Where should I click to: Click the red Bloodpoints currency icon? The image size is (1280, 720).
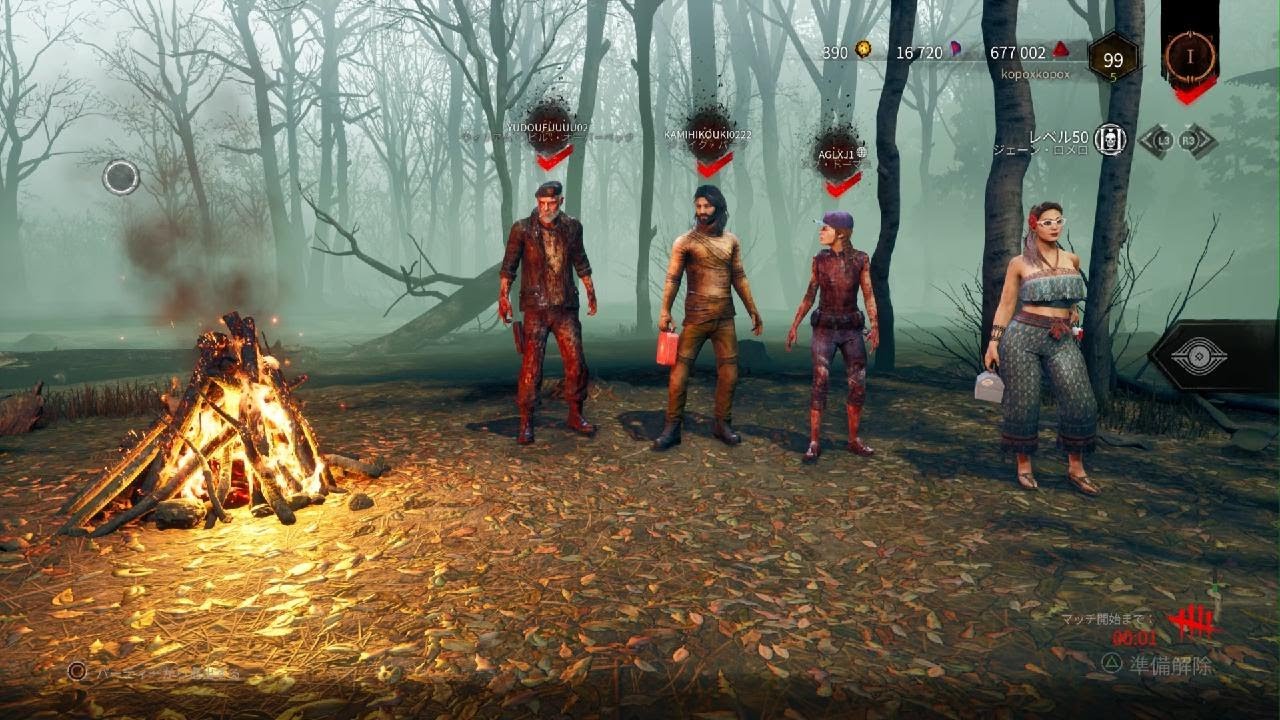tap(1058, 52)
